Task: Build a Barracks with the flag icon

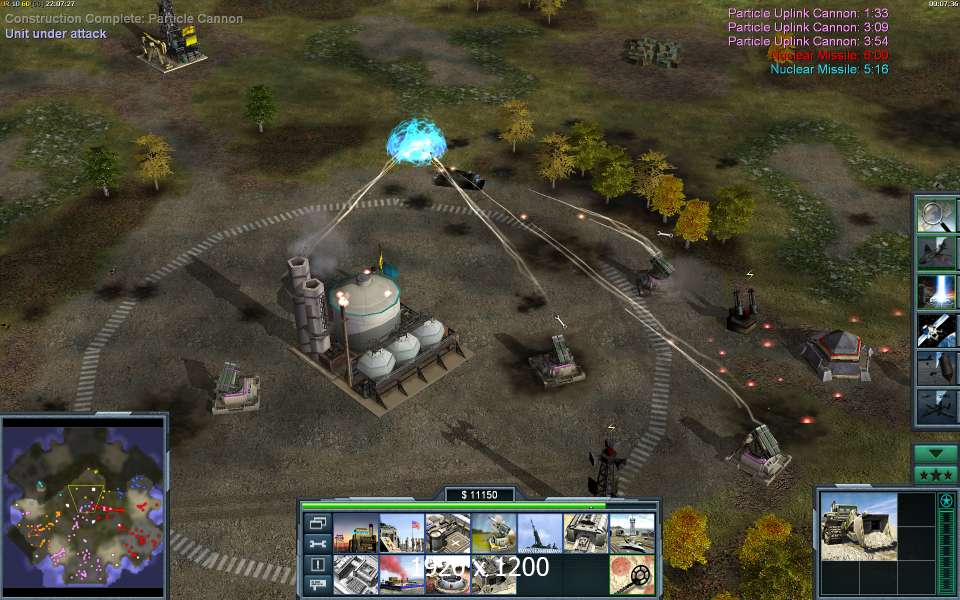Action: (401, 533)
